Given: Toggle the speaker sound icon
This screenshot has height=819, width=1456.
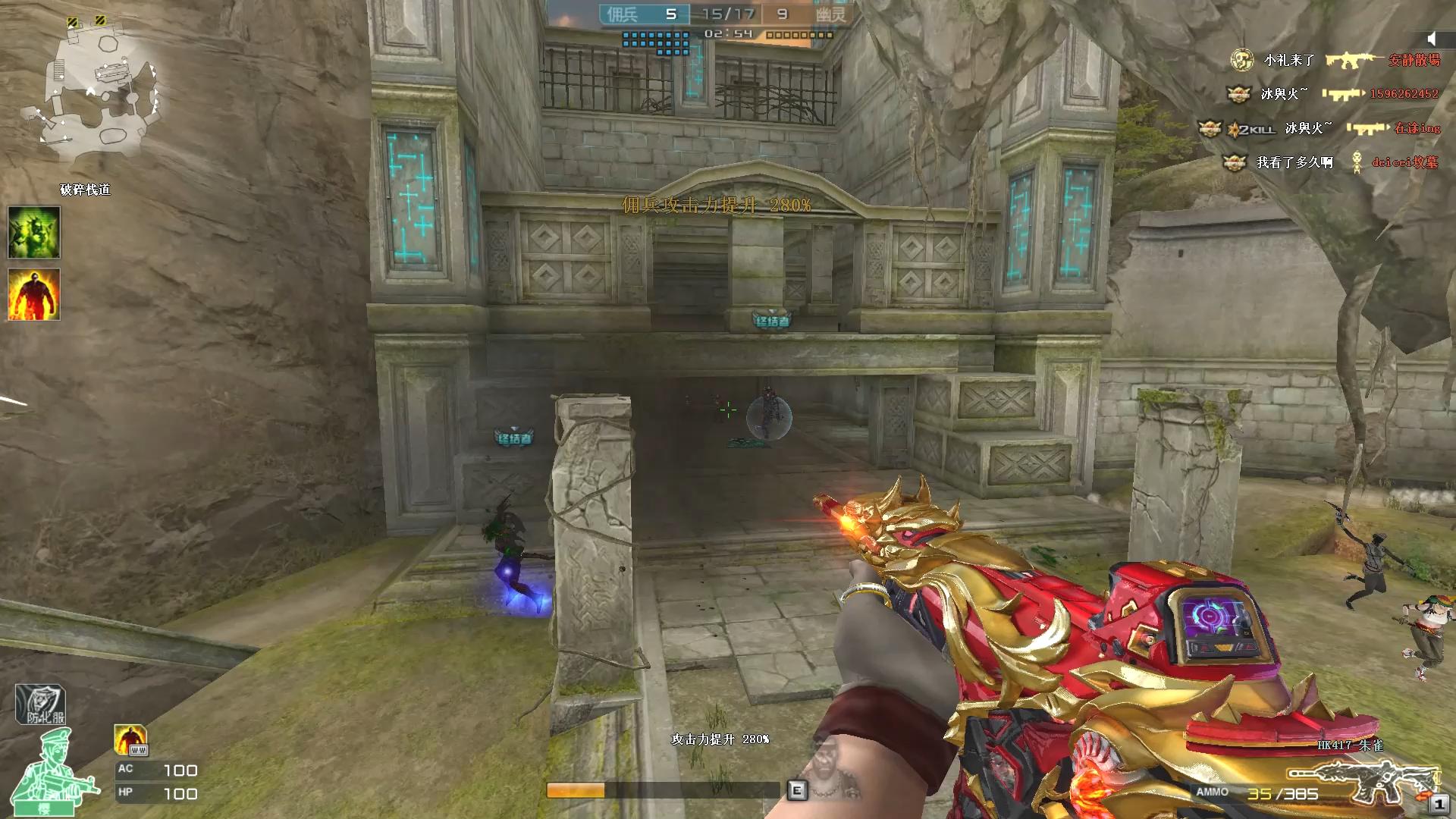Looking at the screenshot, I should [x=1431, y=39].
